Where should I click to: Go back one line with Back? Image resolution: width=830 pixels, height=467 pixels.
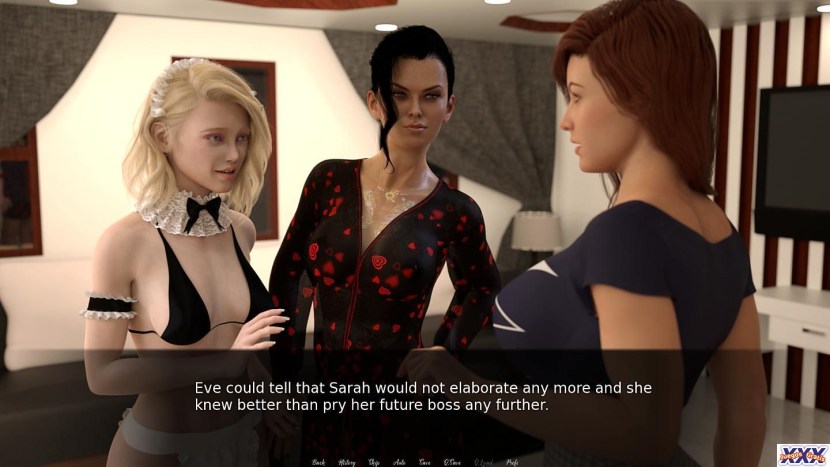[x=319, y=462]
